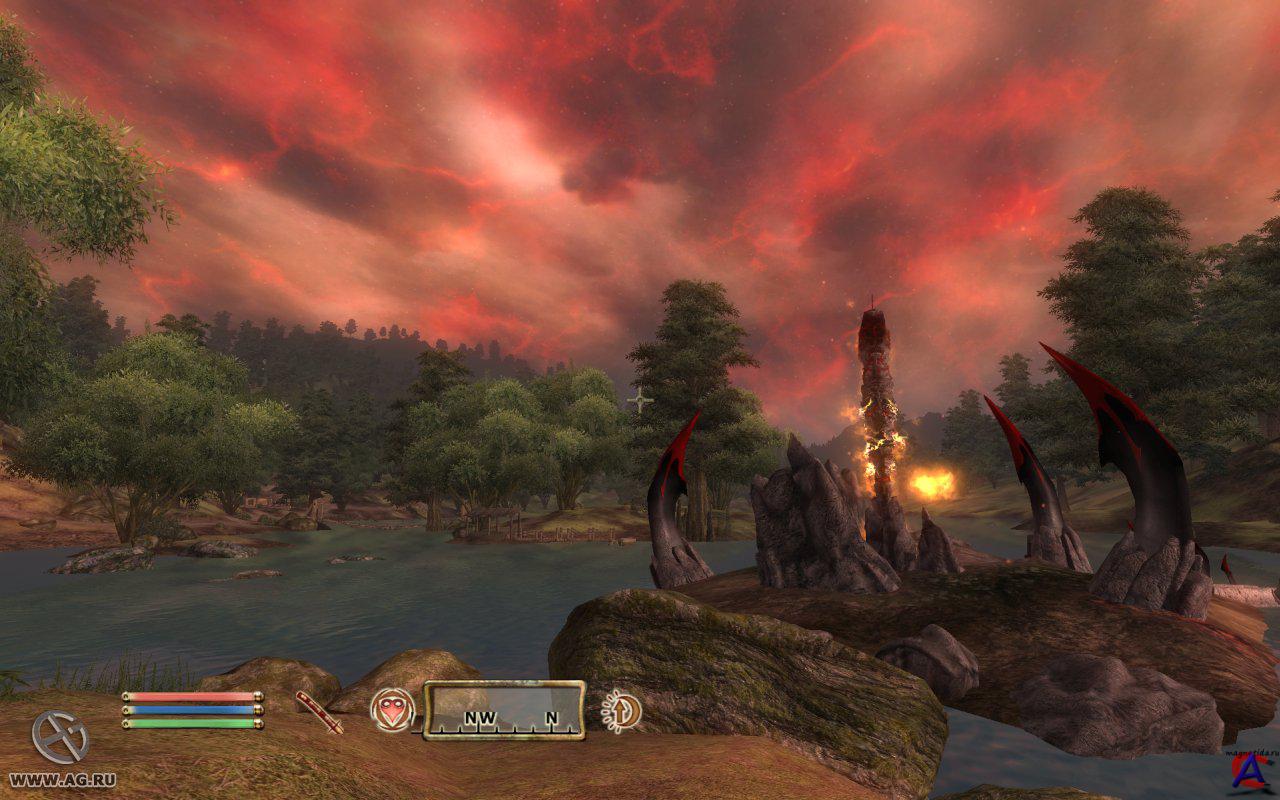Click the WWW.AG.RU watermark logo

(60, 750)
